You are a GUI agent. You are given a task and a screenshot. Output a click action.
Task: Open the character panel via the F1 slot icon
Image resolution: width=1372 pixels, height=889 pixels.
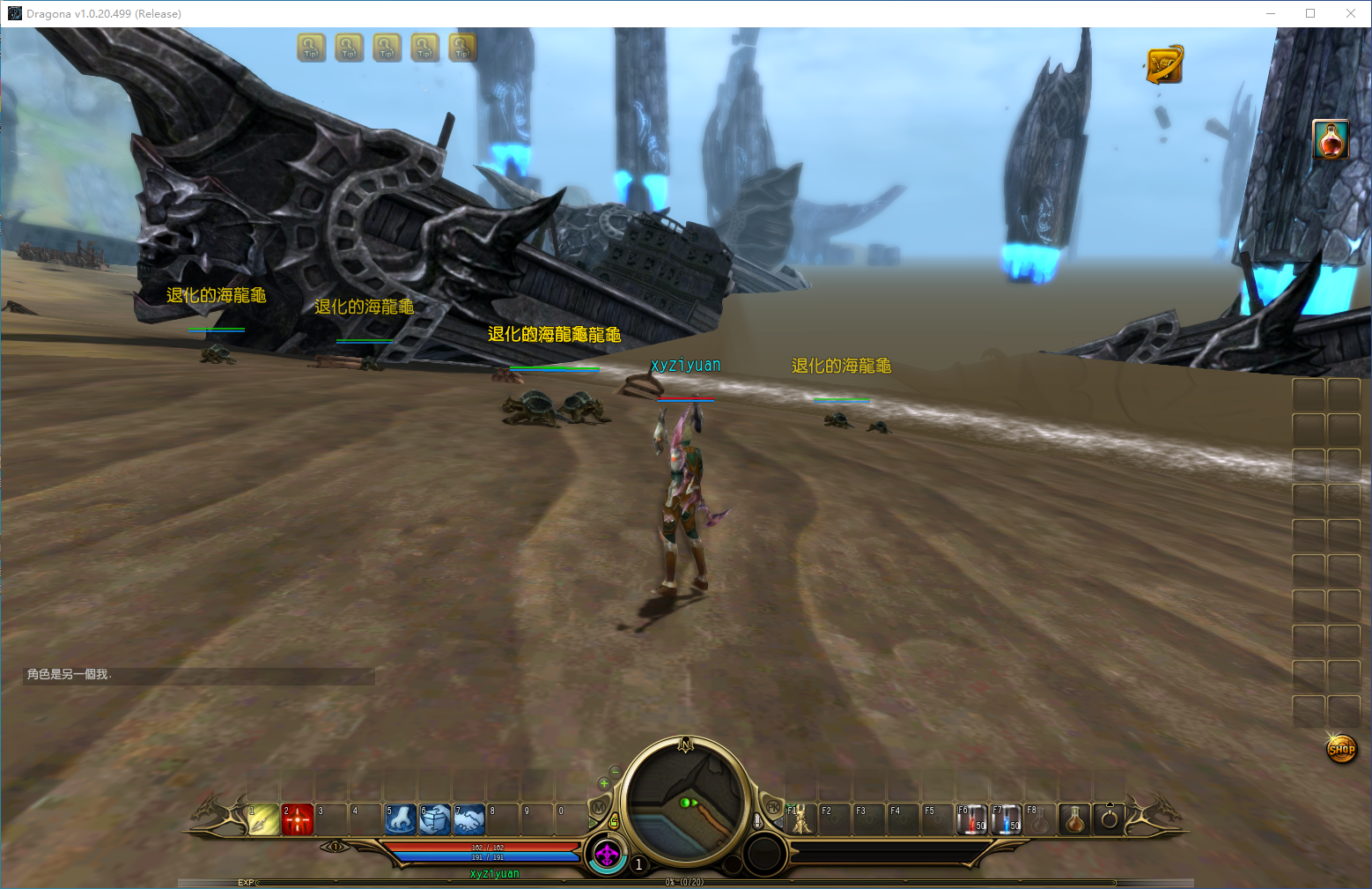801,819
